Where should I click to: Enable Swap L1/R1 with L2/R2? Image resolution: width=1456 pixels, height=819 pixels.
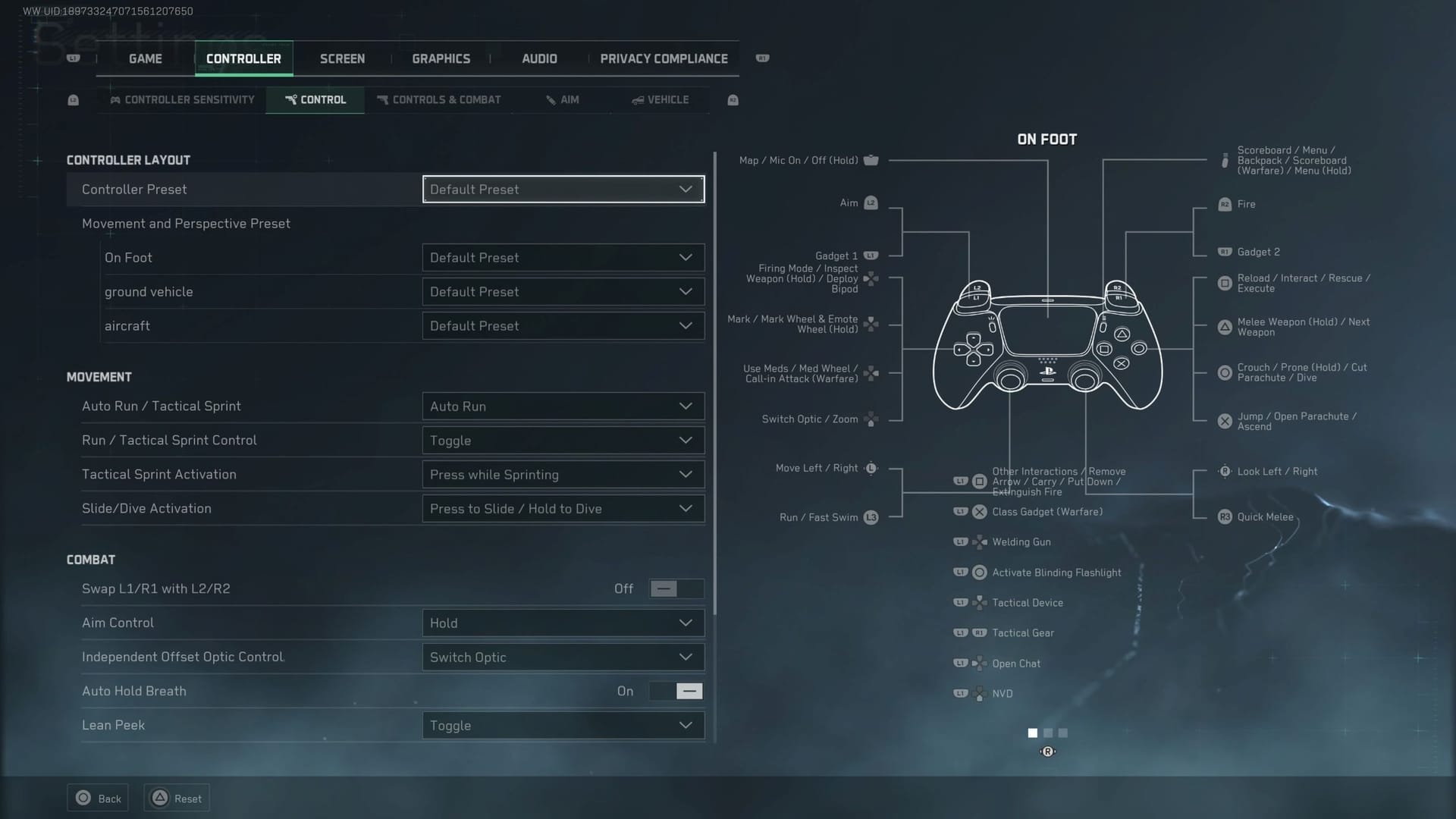[x=675, y=588]
